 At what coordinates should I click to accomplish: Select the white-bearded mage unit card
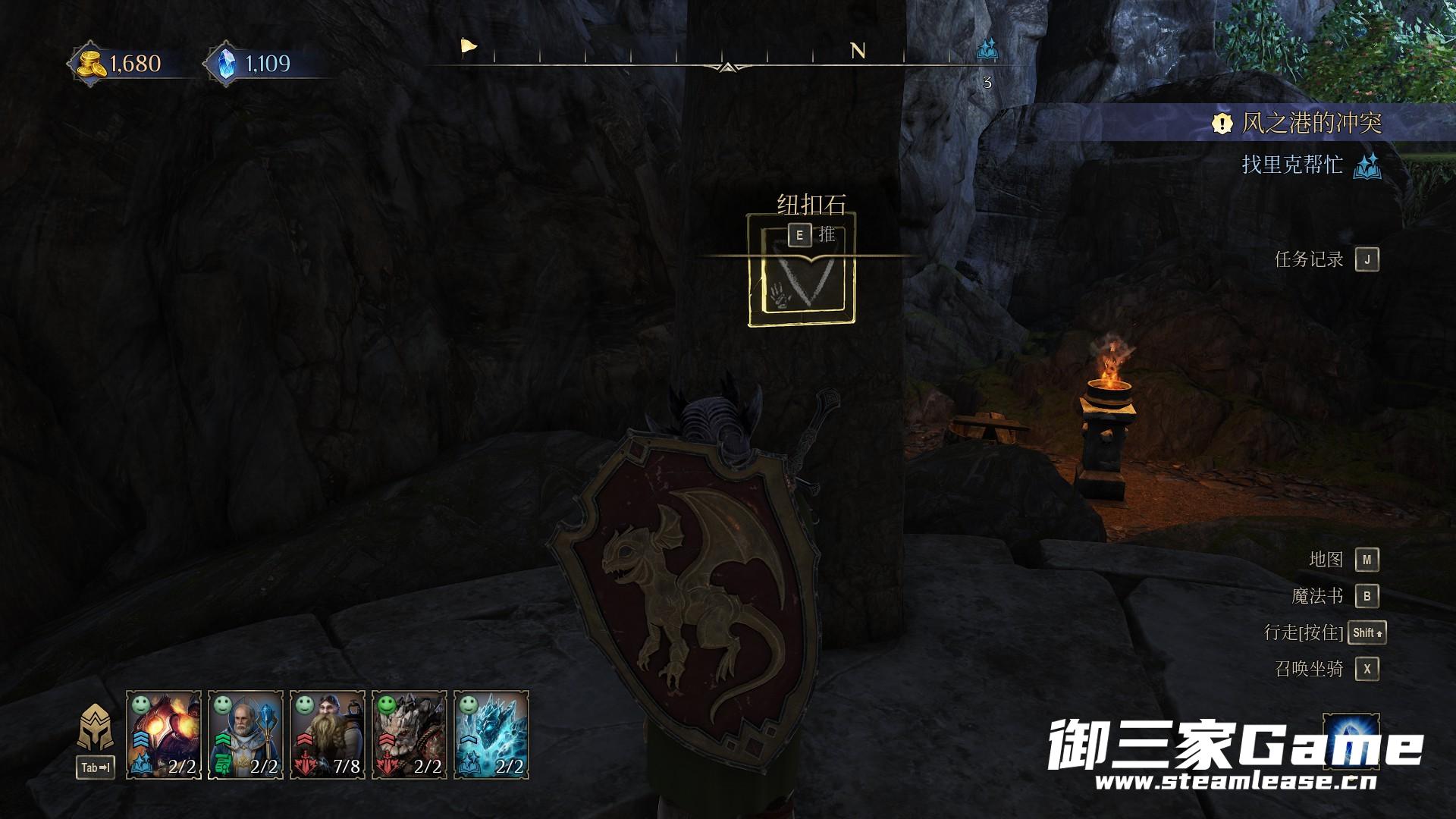pos(246,734)
